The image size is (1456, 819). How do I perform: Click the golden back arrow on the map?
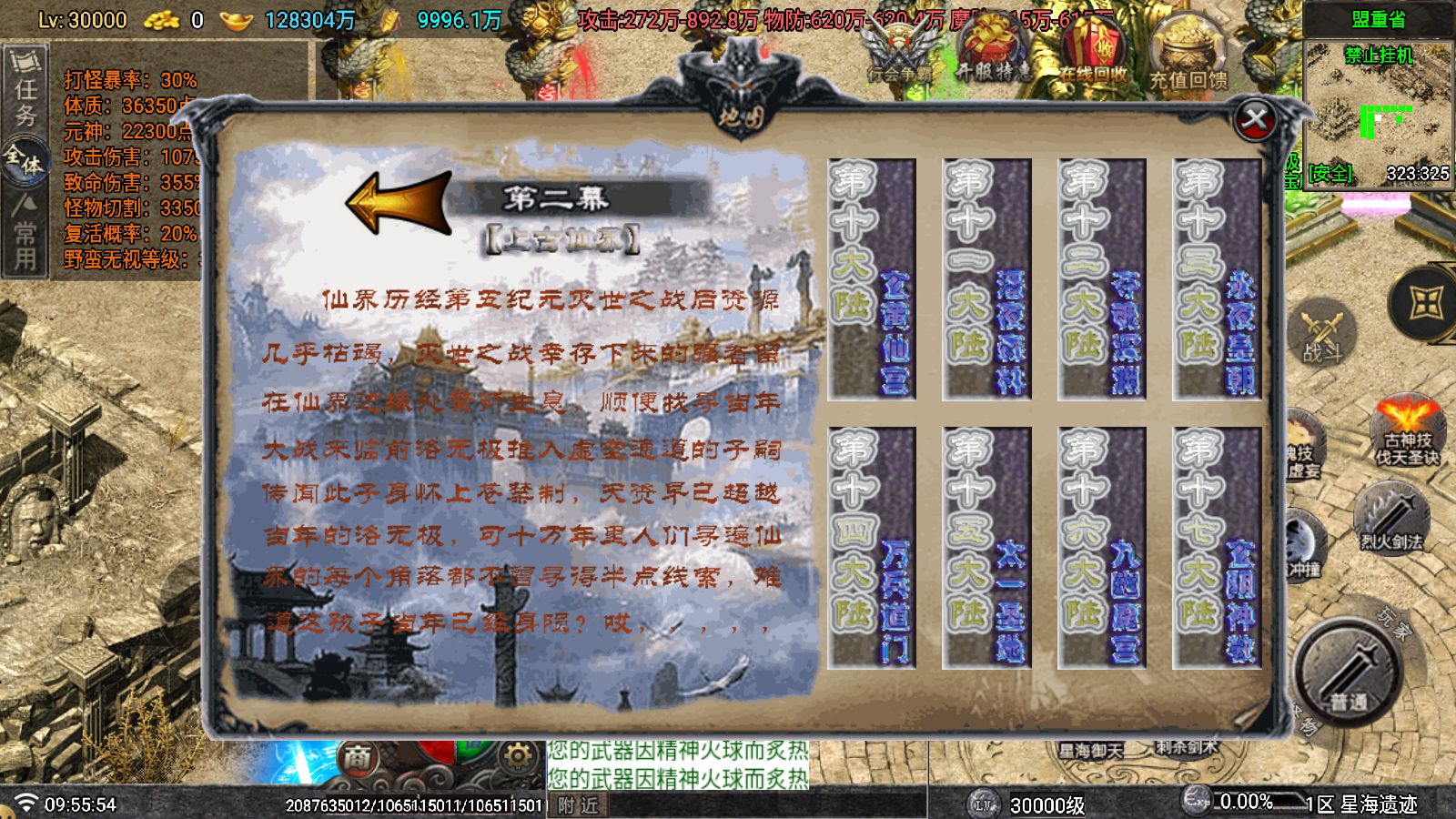click(398, 202)
